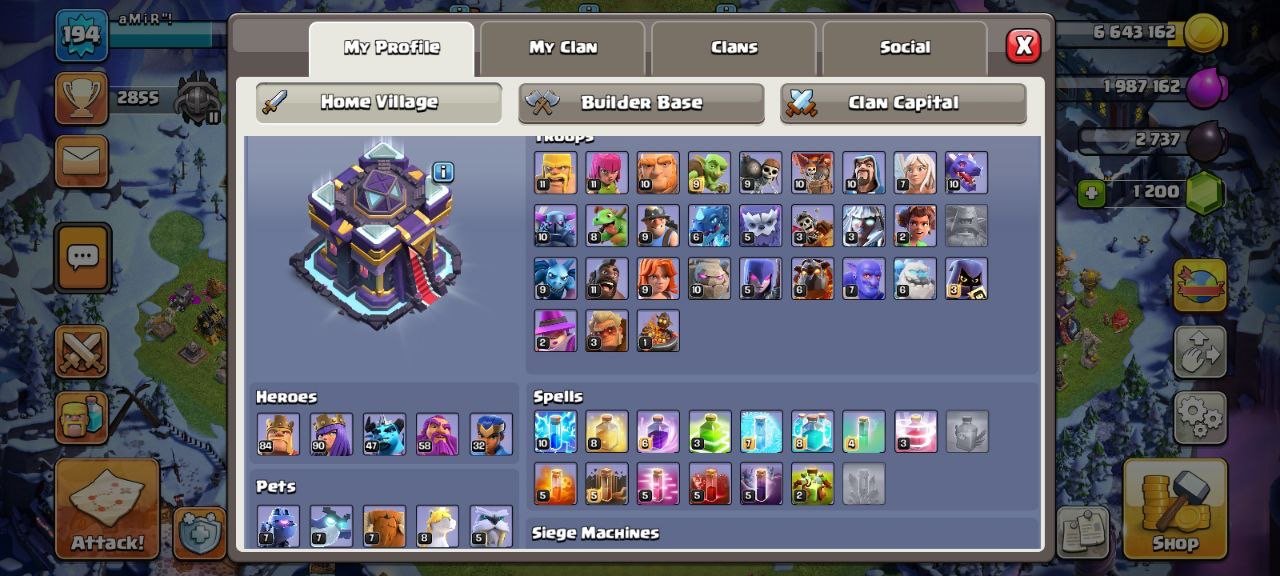Open the mail inbox envelope
Screen dimensions: 1280x576
pos(82,160)
